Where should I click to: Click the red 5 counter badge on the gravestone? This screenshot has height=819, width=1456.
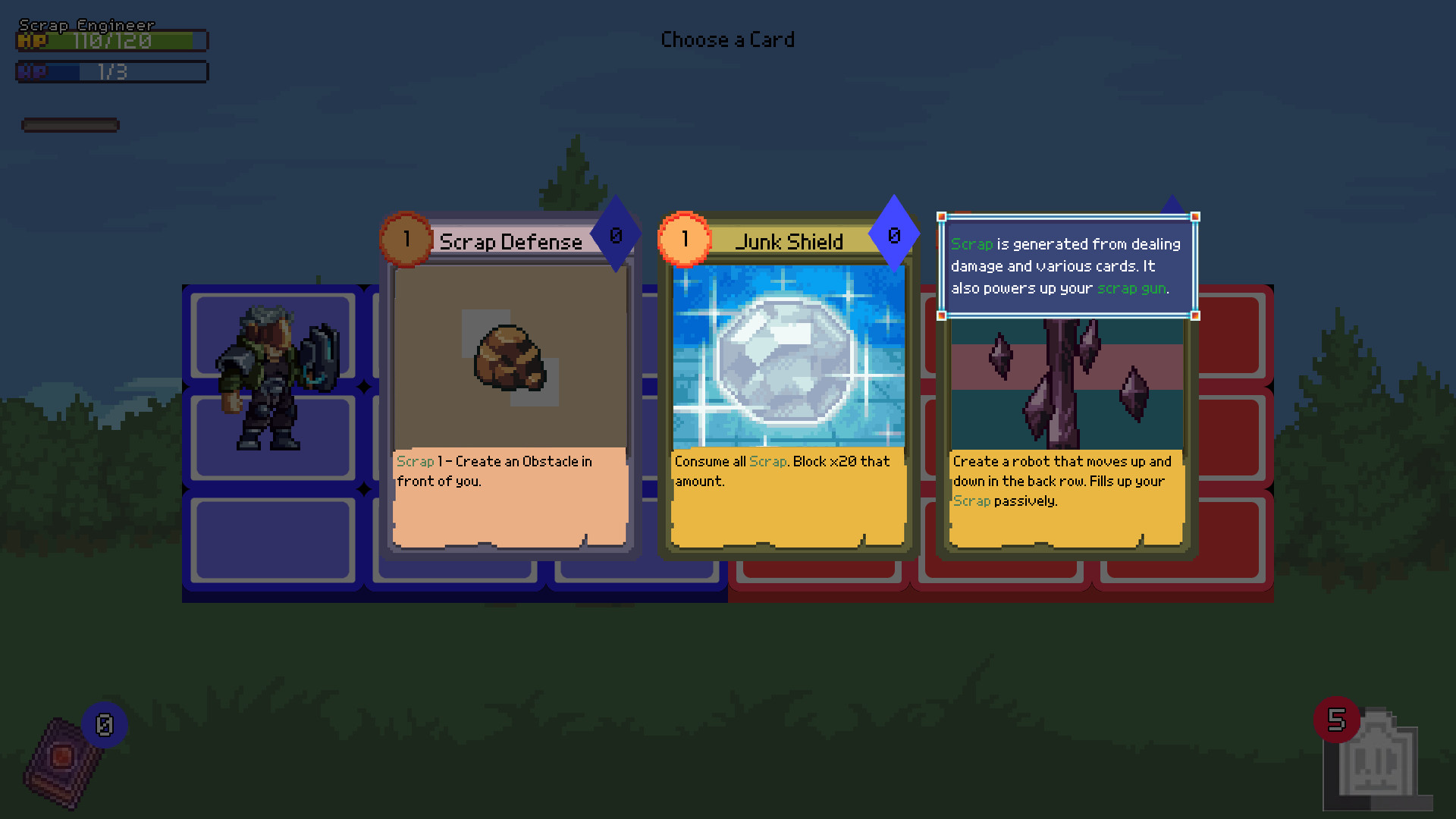(1337, 721)
